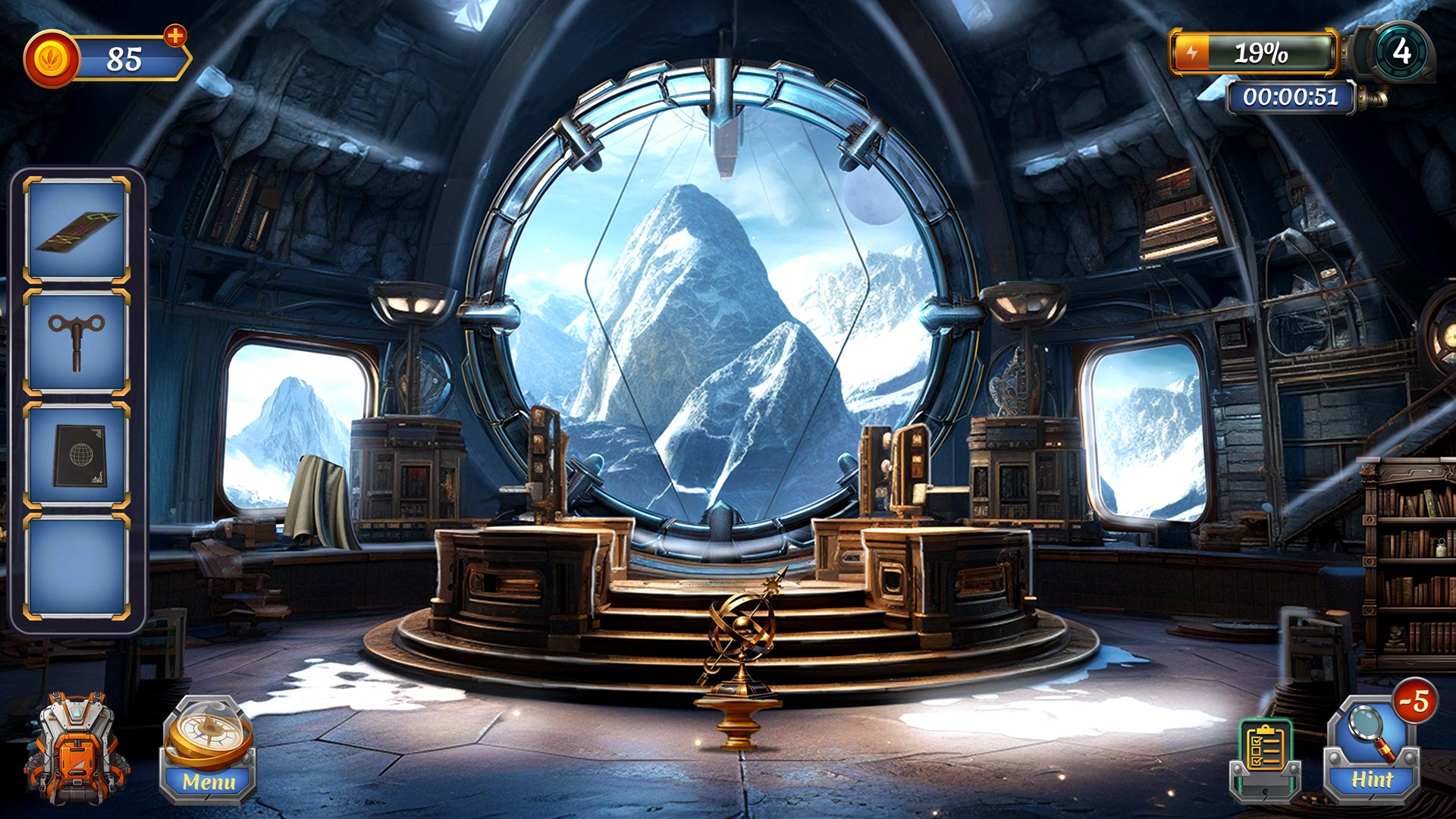1456x819 pixels.
Task: Use the magnifying glass Hint button
Action: 1373,751
